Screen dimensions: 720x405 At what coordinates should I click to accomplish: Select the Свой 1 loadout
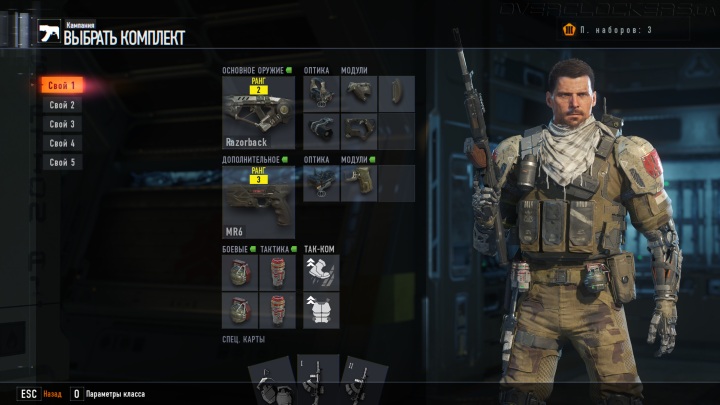tap(62, 86)
